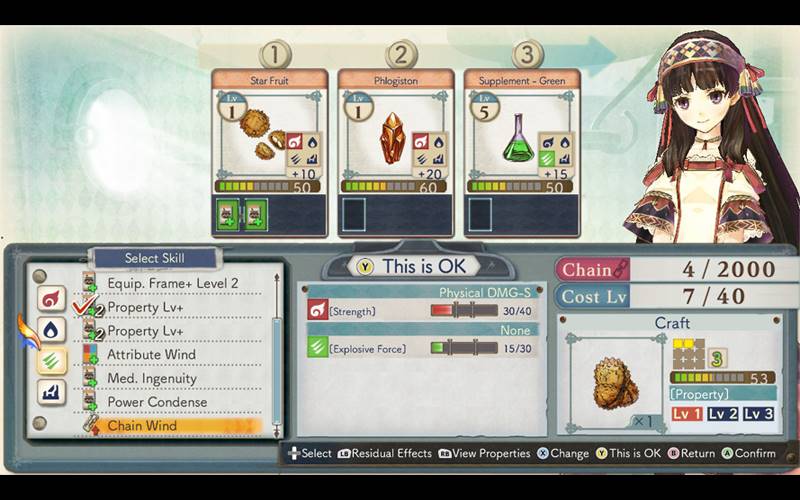Choose the Attribute Wind skill

pyautogui.click(x=151, y=354)
